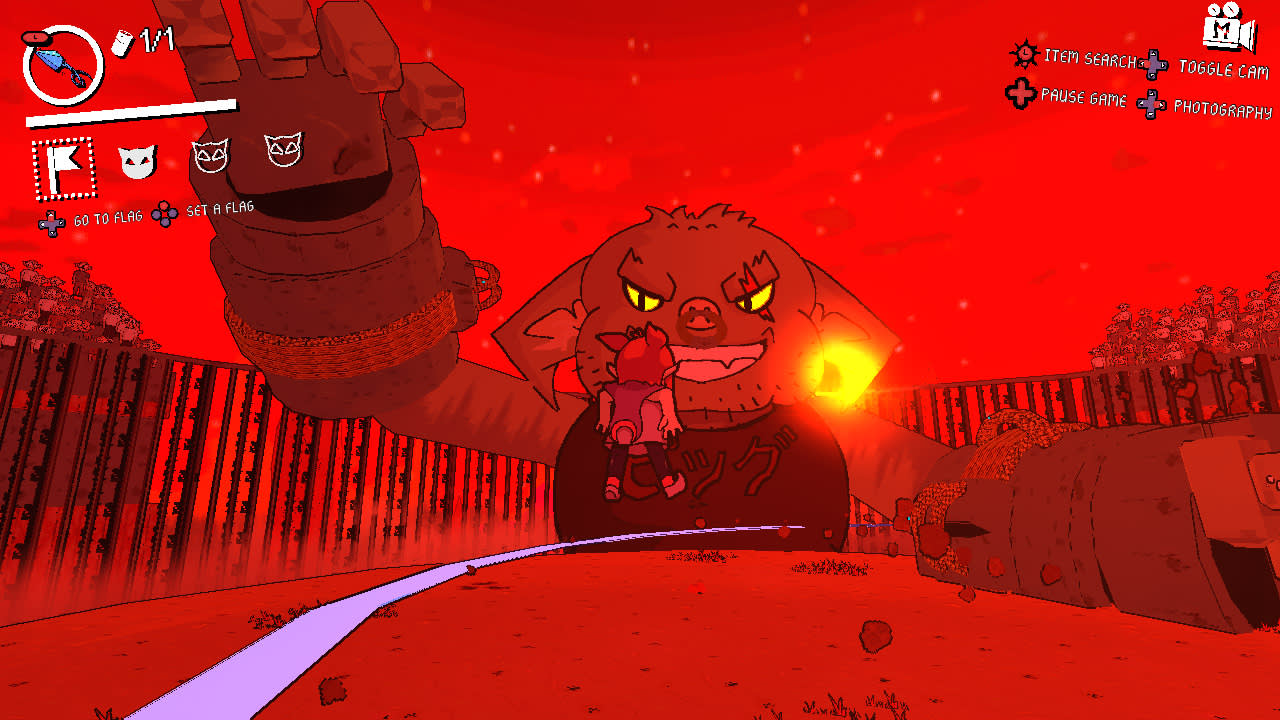
Task: Toggle Cam using its d-pad prompt
Action: pyautogui.click(x=1153, y=63)
